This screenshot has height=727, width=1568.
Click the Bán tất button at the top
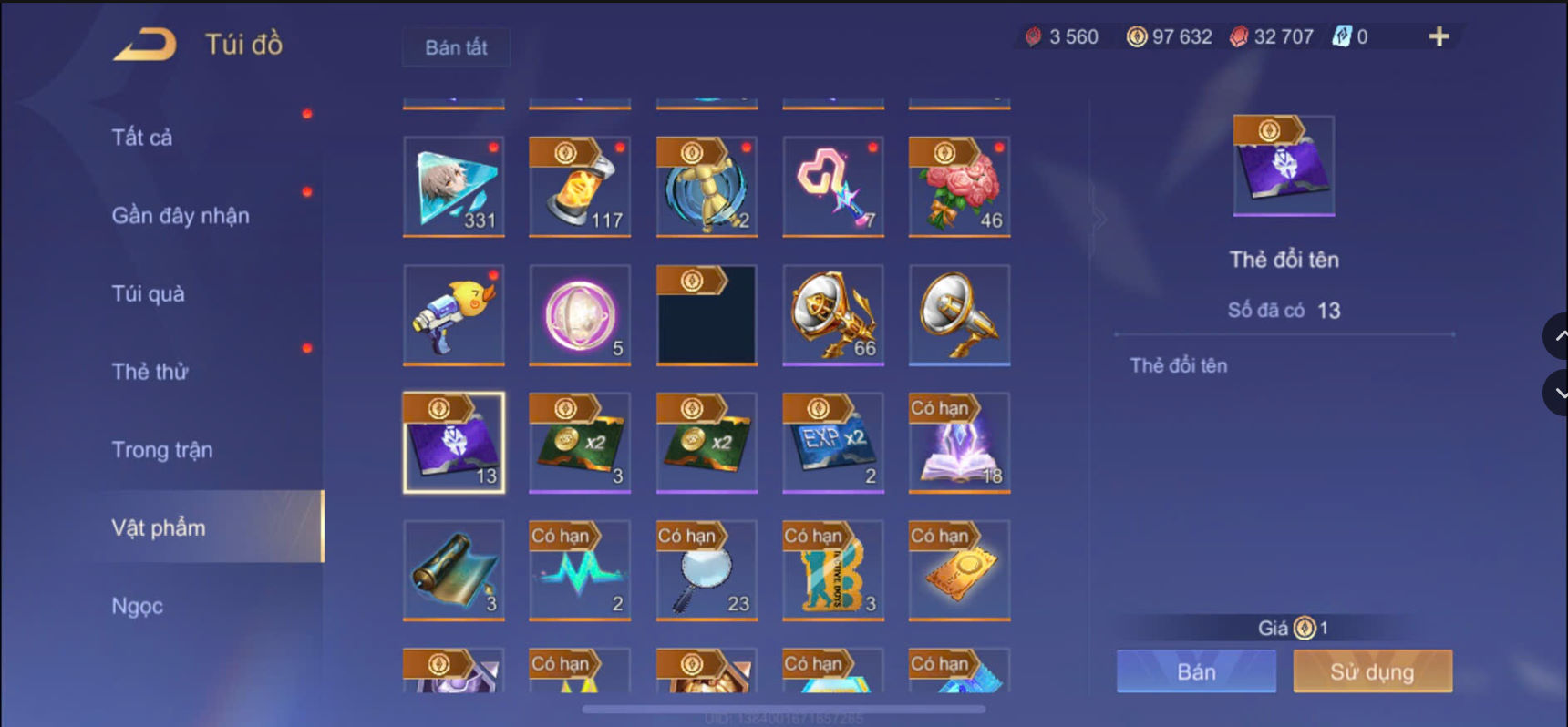(456, 47)
